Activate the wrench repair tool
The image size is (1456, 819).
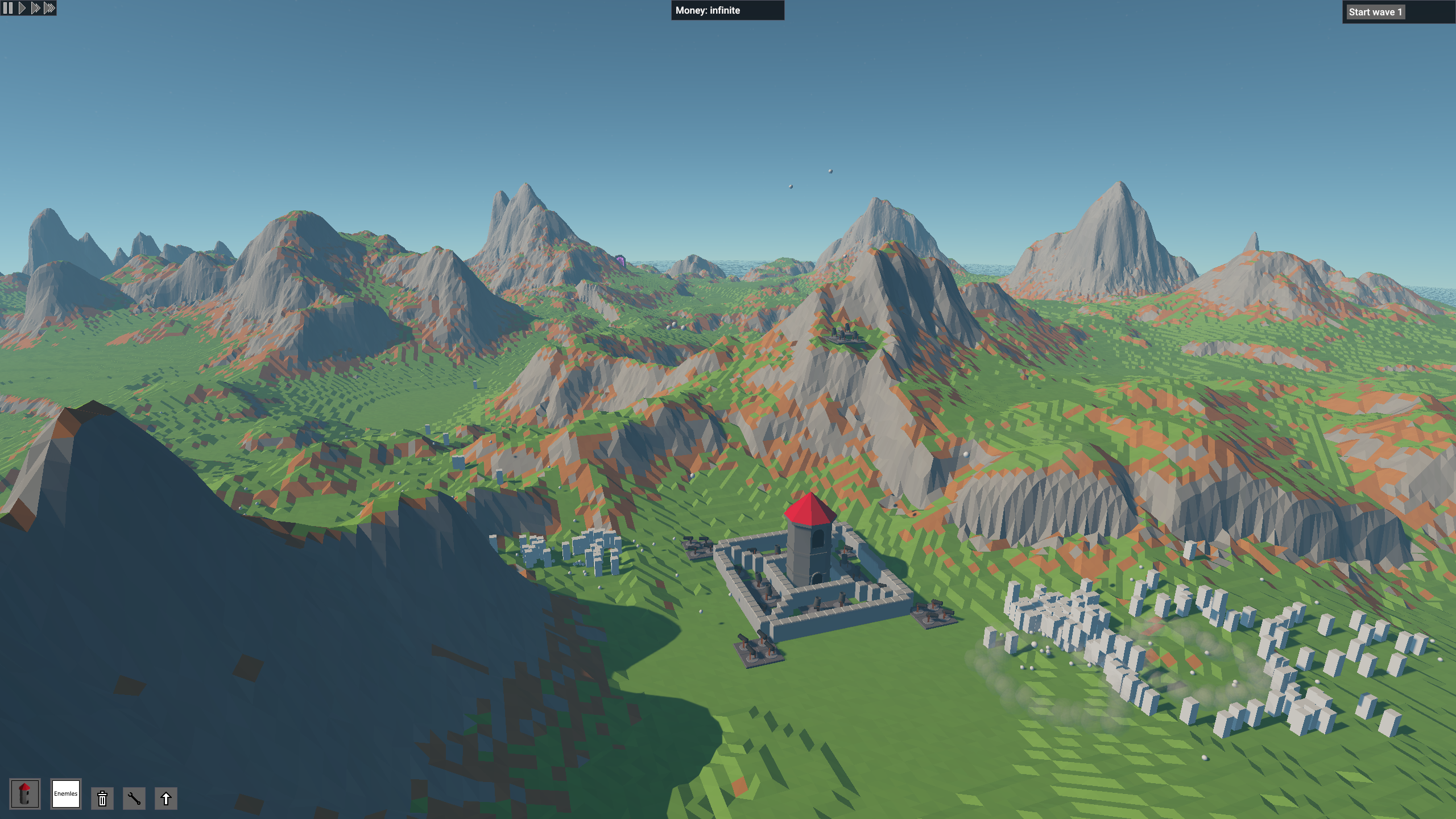point(134,799)
